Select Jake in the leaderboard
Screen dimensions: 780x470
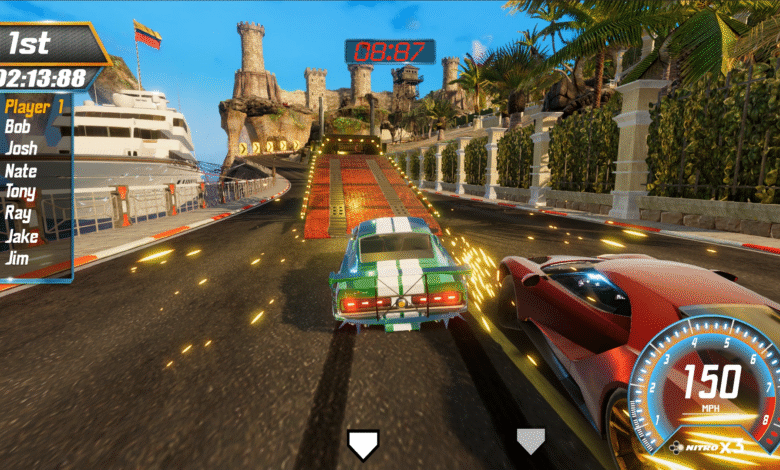point(21,236)
